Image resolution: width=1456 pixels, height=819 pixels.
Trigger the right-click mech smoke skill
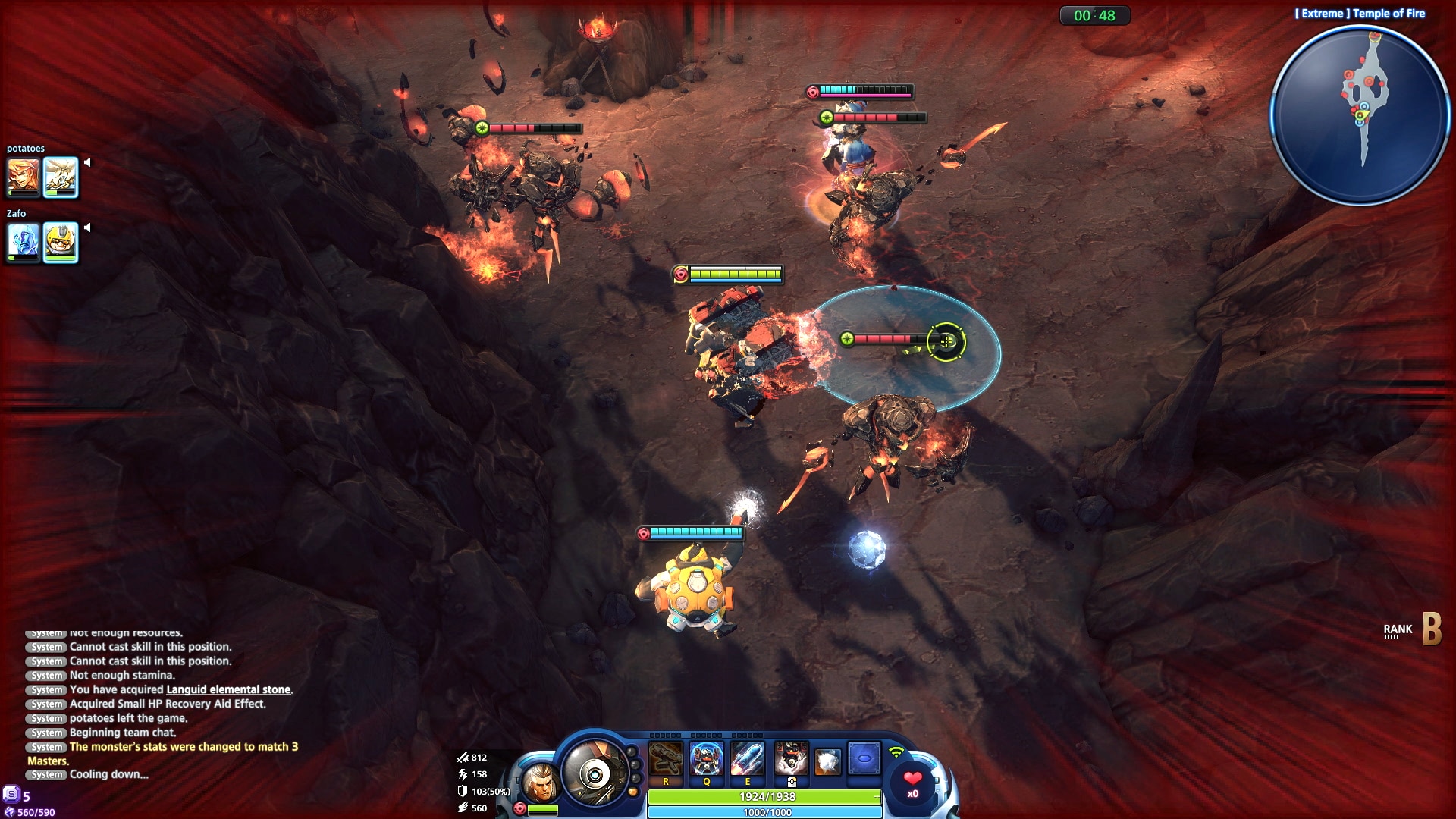(x=791, y=759)
